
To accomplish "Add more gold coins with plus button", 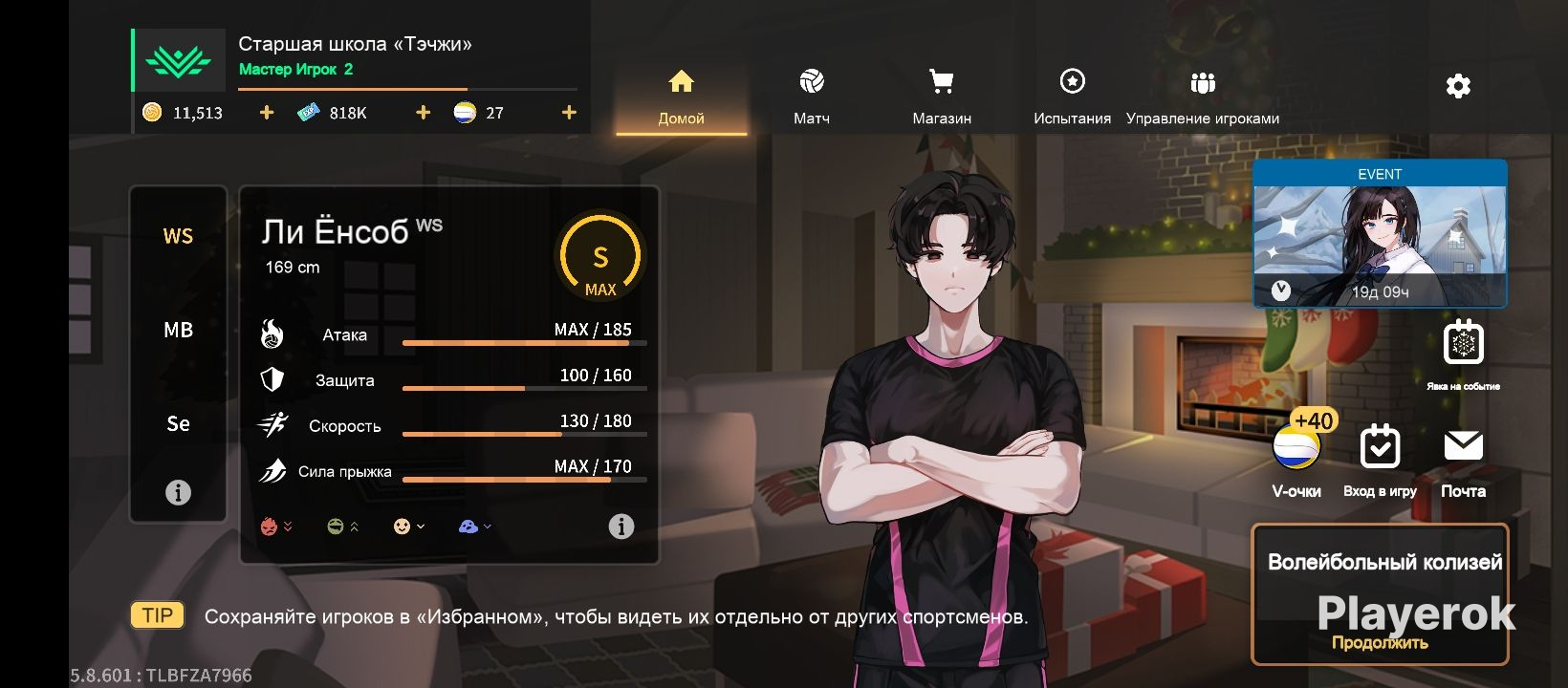I will pos(267,113).
